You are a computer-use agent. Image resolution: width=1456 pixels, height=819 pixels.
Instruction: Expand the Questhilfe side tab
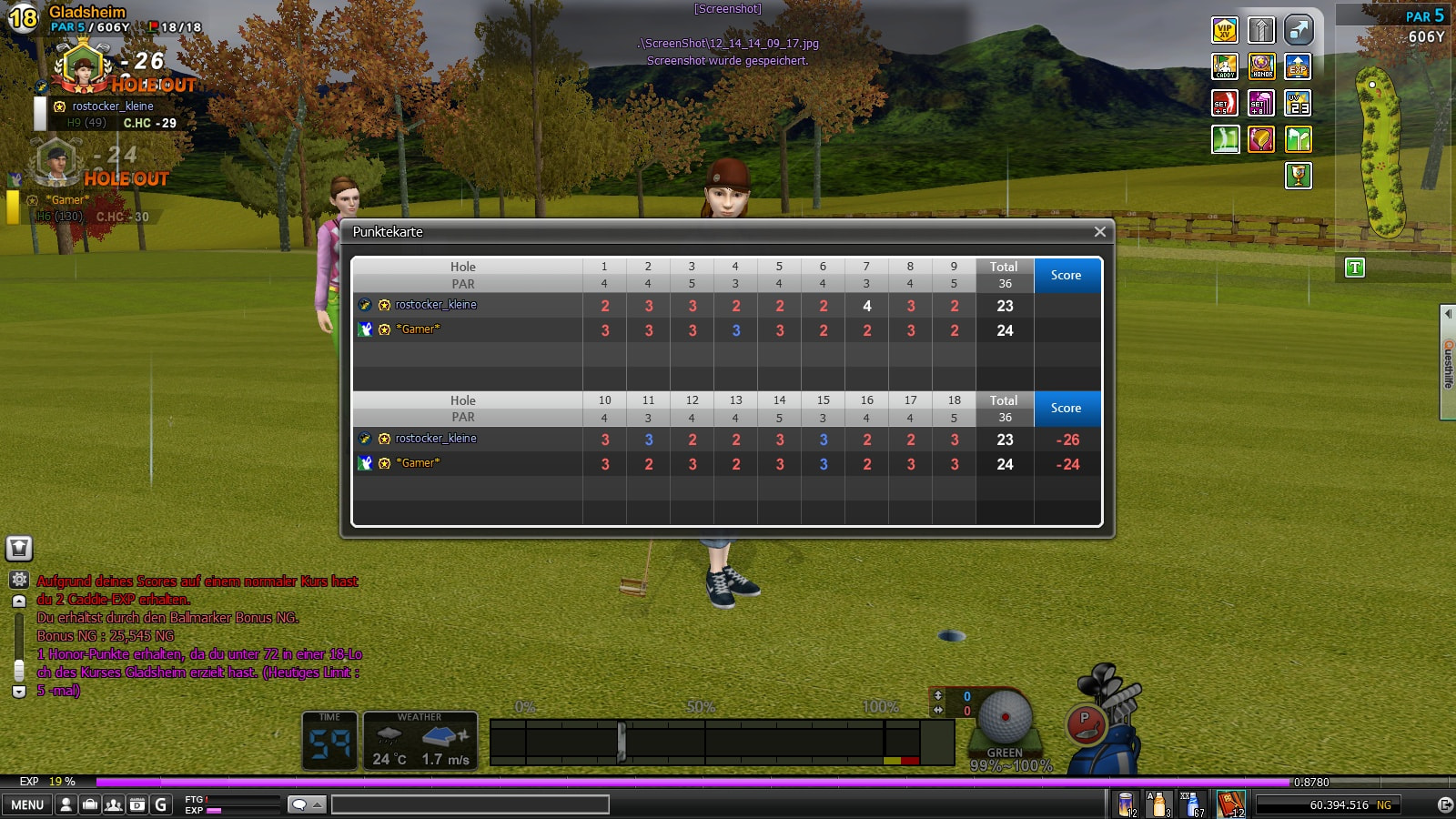tap(1448, 362)
